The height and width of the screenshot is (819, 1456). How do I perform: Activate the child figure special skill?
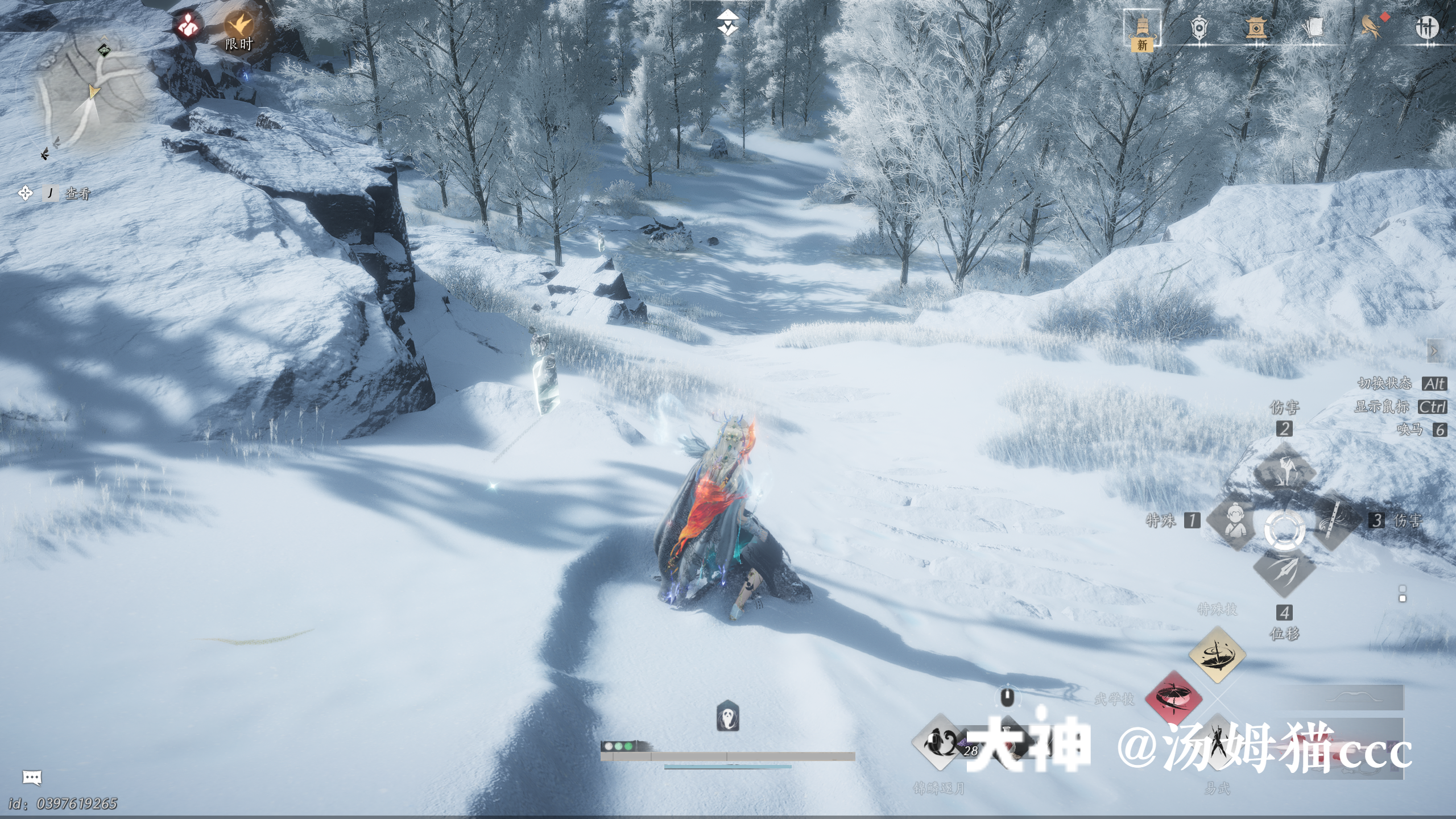click(1233, 521)
